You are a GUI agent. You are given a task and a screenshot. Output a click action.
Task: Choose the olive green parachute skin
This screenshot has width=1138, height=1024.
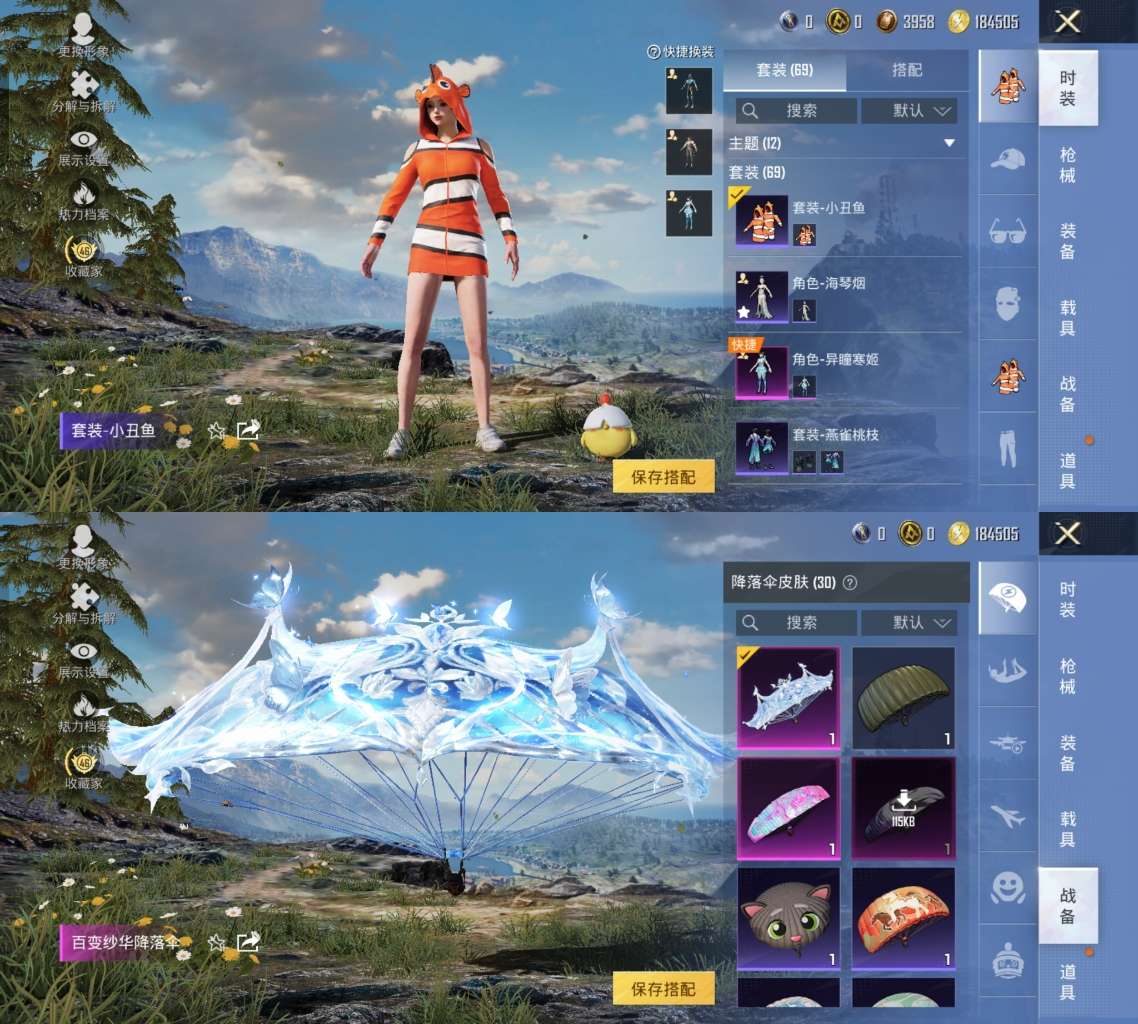(903, 697)
